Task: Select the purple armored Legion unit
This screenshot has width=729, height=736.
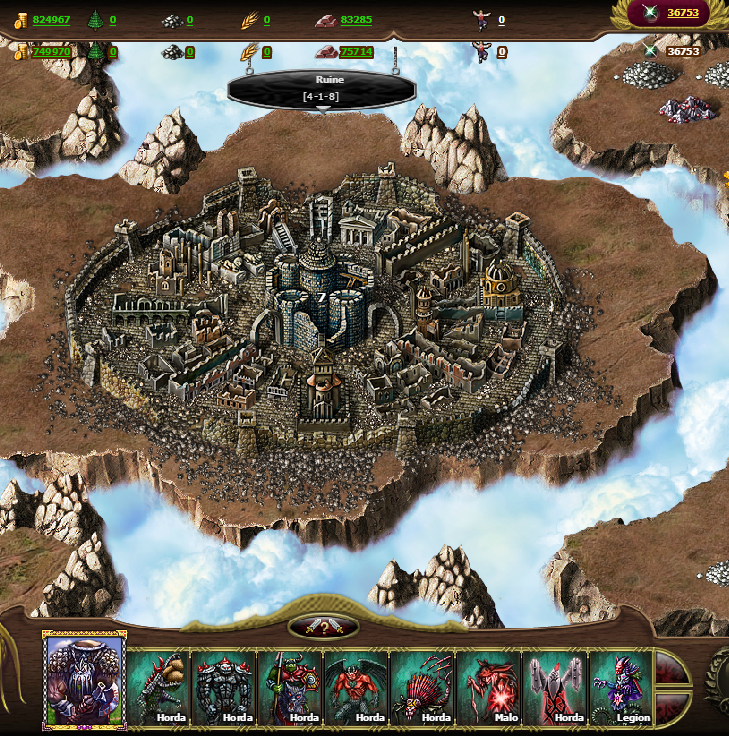Action: 621,687
